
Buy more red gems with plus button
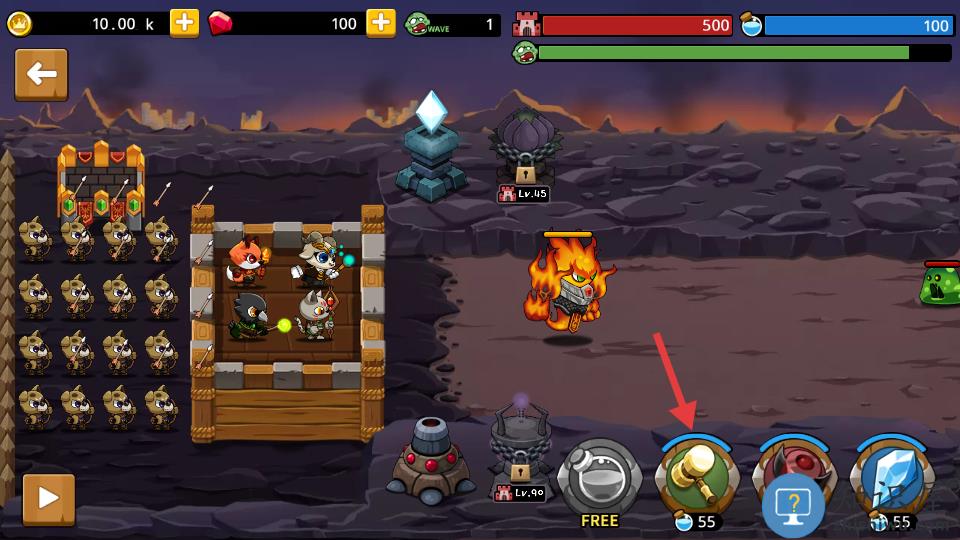381,23
